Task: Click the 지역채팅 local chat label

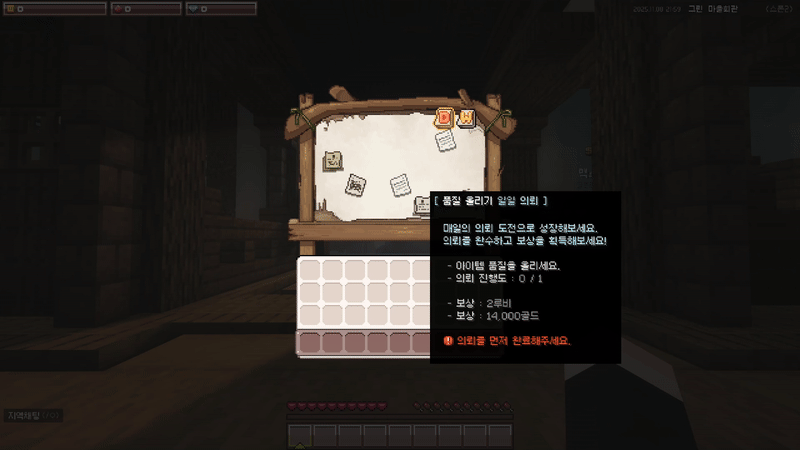Action: click(22, 415)
